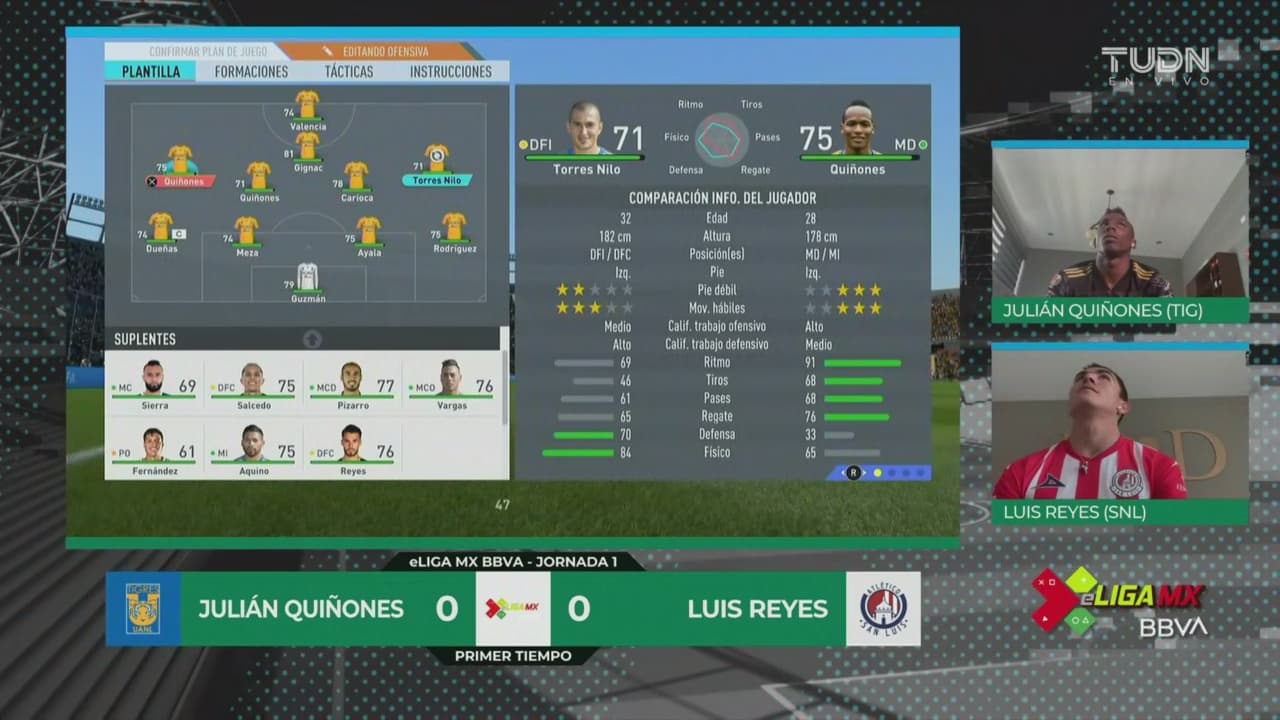Image resolution: width=1280 pixels, height=720 pixels.
Task: Select defender Dueñas with captain badge
Action: pos(161,230)
